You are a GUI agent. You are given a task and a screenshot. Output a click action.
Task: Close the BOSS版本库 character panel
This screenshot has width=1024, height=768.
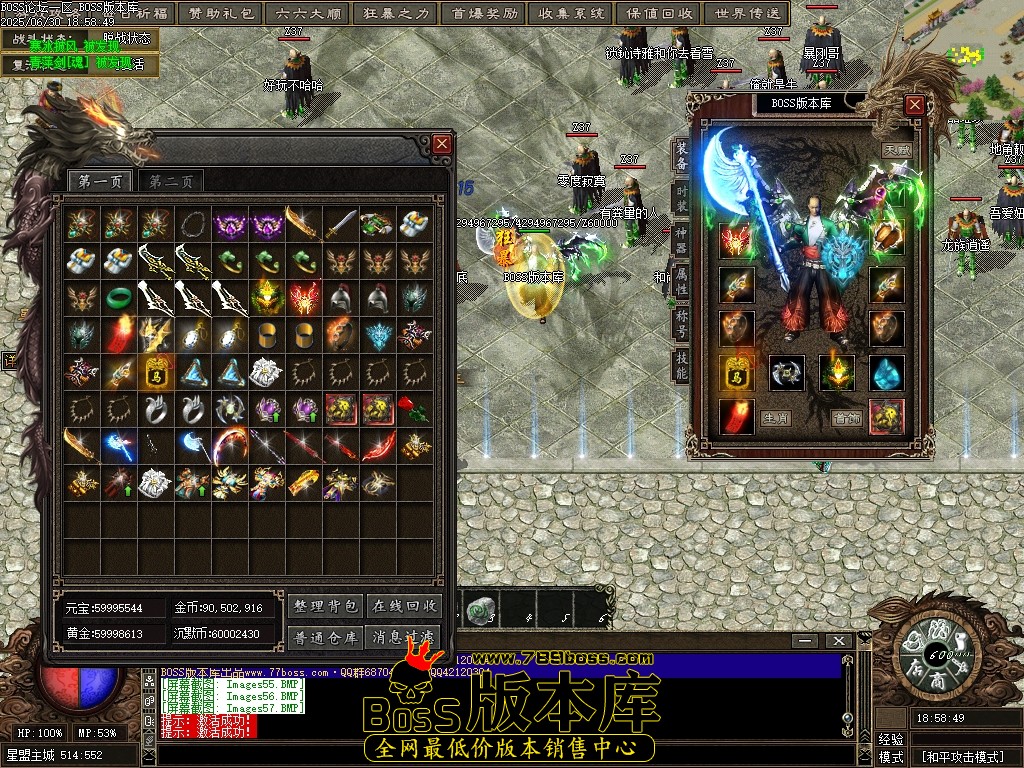pyautogui.click(x=914, y=104)
